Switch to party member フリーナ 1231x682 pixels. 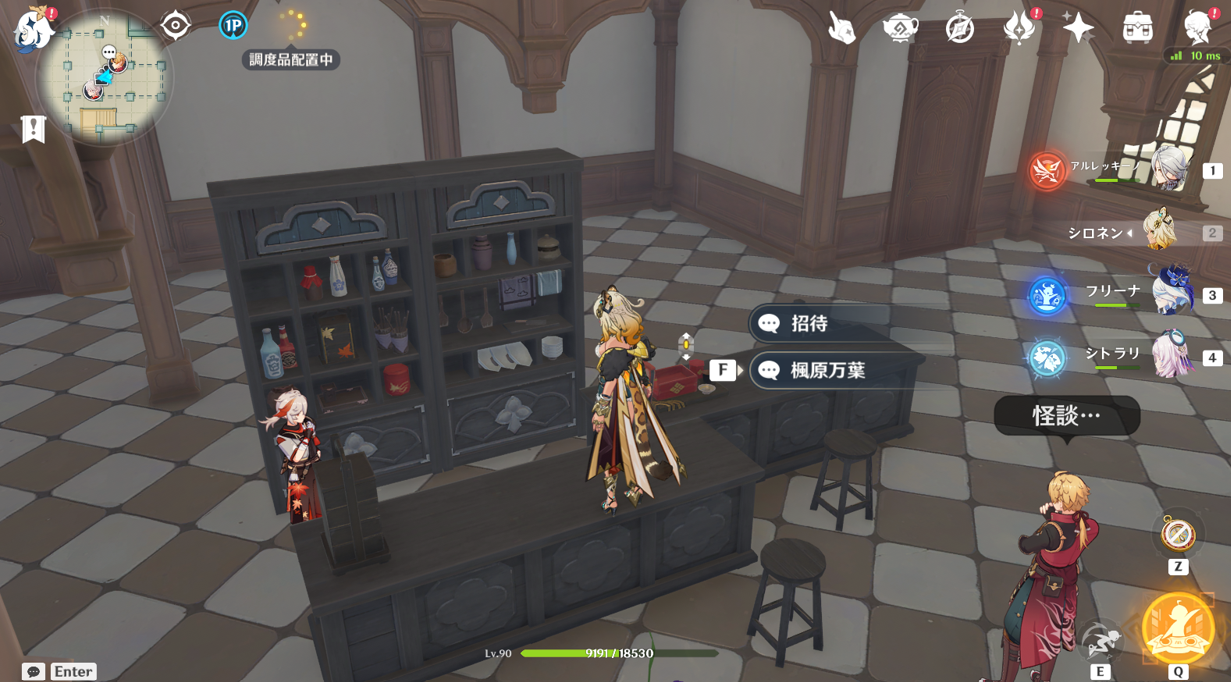(x=1170, y=294)
